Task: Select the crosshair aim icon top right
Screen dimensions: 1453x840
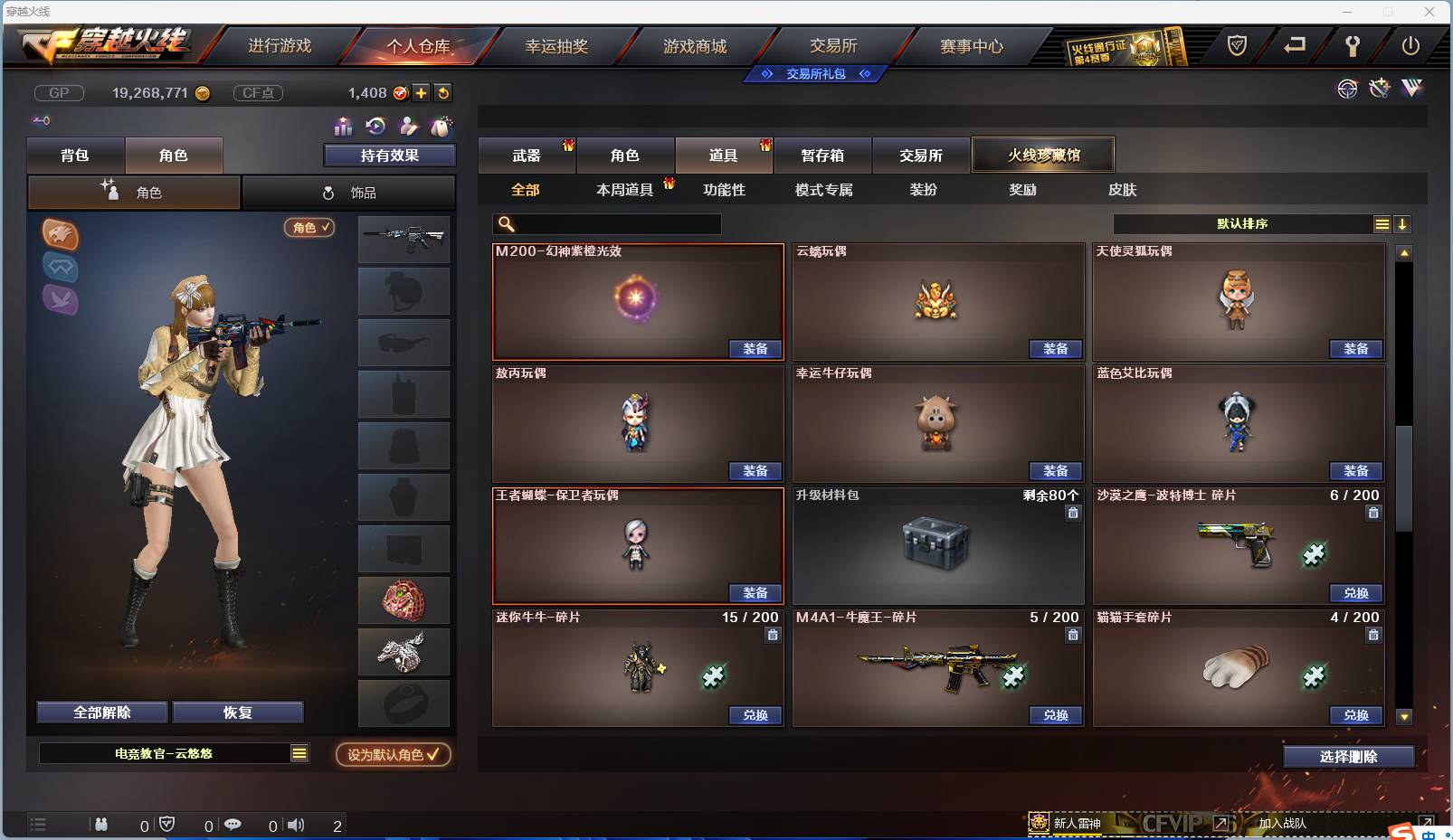Action: 1347,89
